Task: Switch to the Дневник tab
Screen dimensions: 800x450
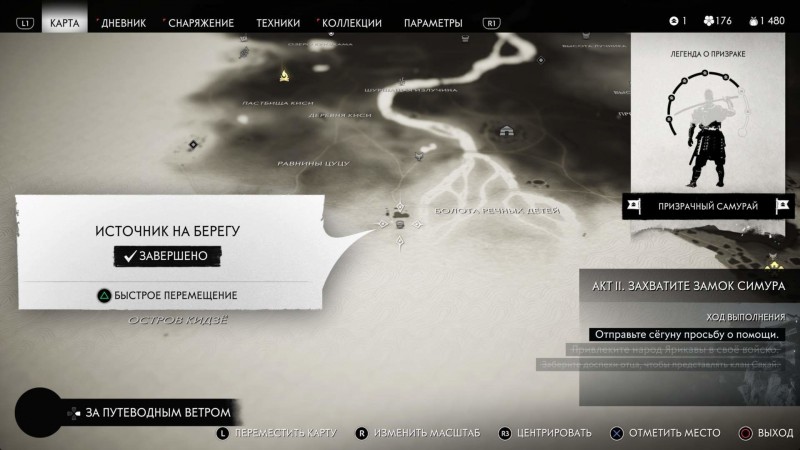Action: [x=121, y=22]
